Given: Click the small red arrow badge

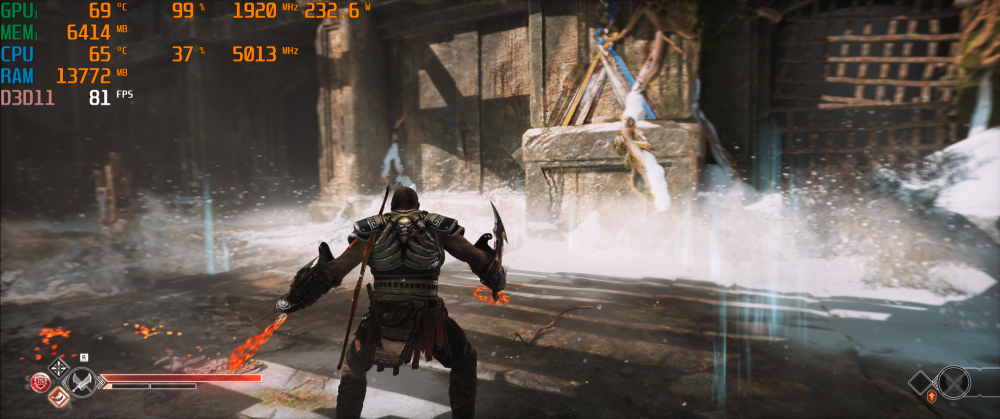Looking at the screenshot, I should [931, 398].
